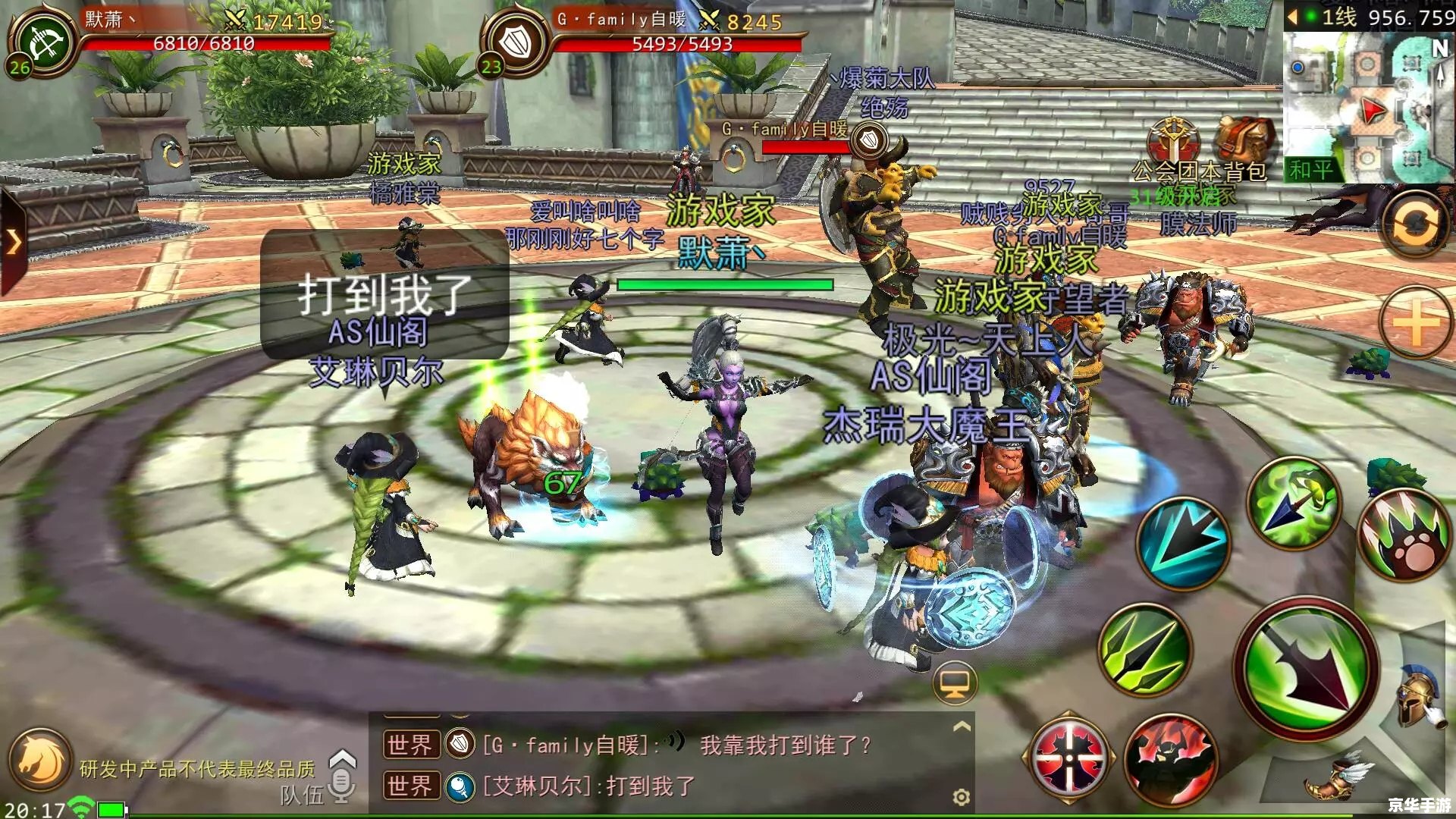Tap the orange circular arrows switch-target button
Viewport: 1456px width, 819px height.
click(1415, 225)
